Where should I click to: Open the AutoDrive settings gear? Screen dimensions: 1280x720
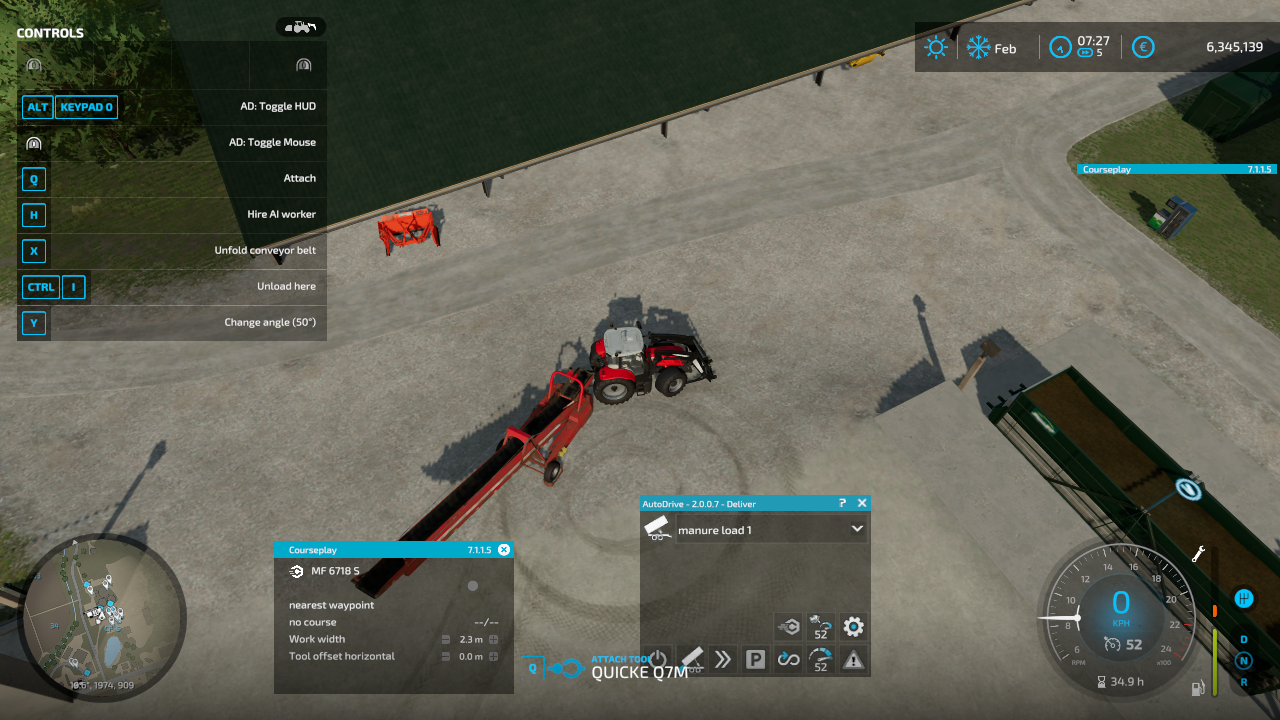(x=852, y=626)
